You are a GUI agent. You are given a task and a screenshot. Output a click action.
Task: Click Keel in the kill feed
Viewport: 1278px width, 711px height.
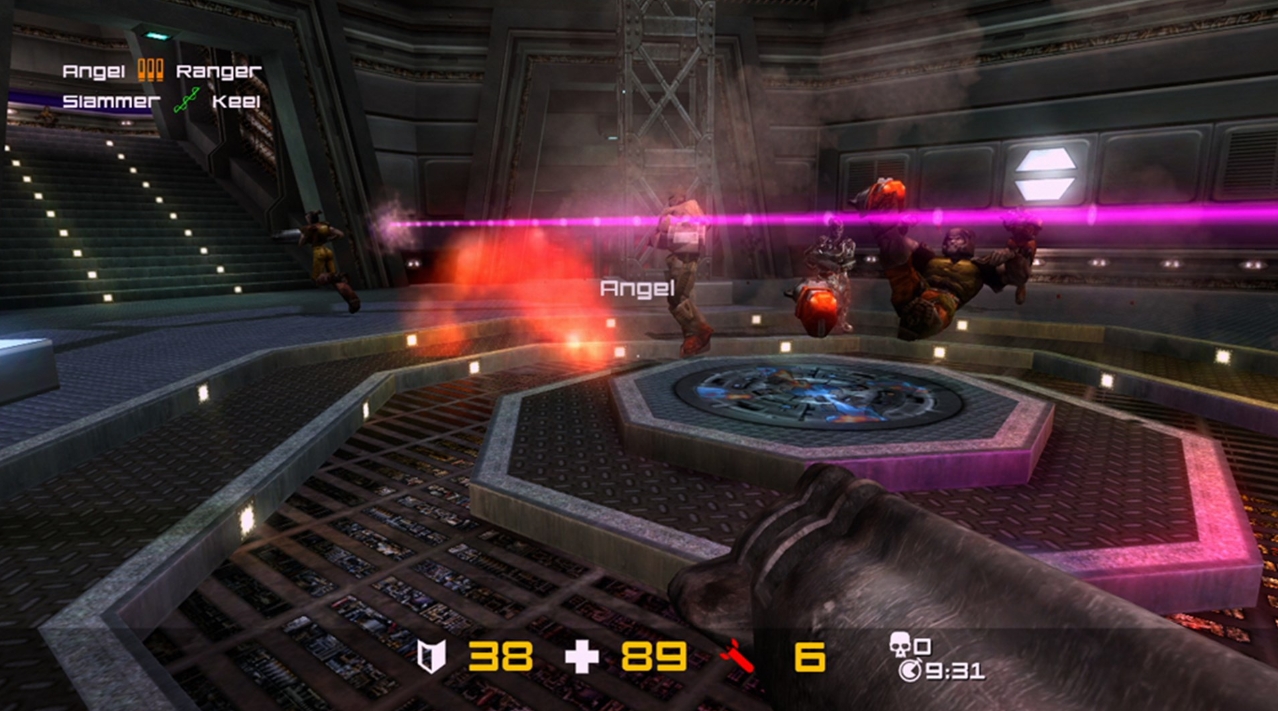(236, 101)
